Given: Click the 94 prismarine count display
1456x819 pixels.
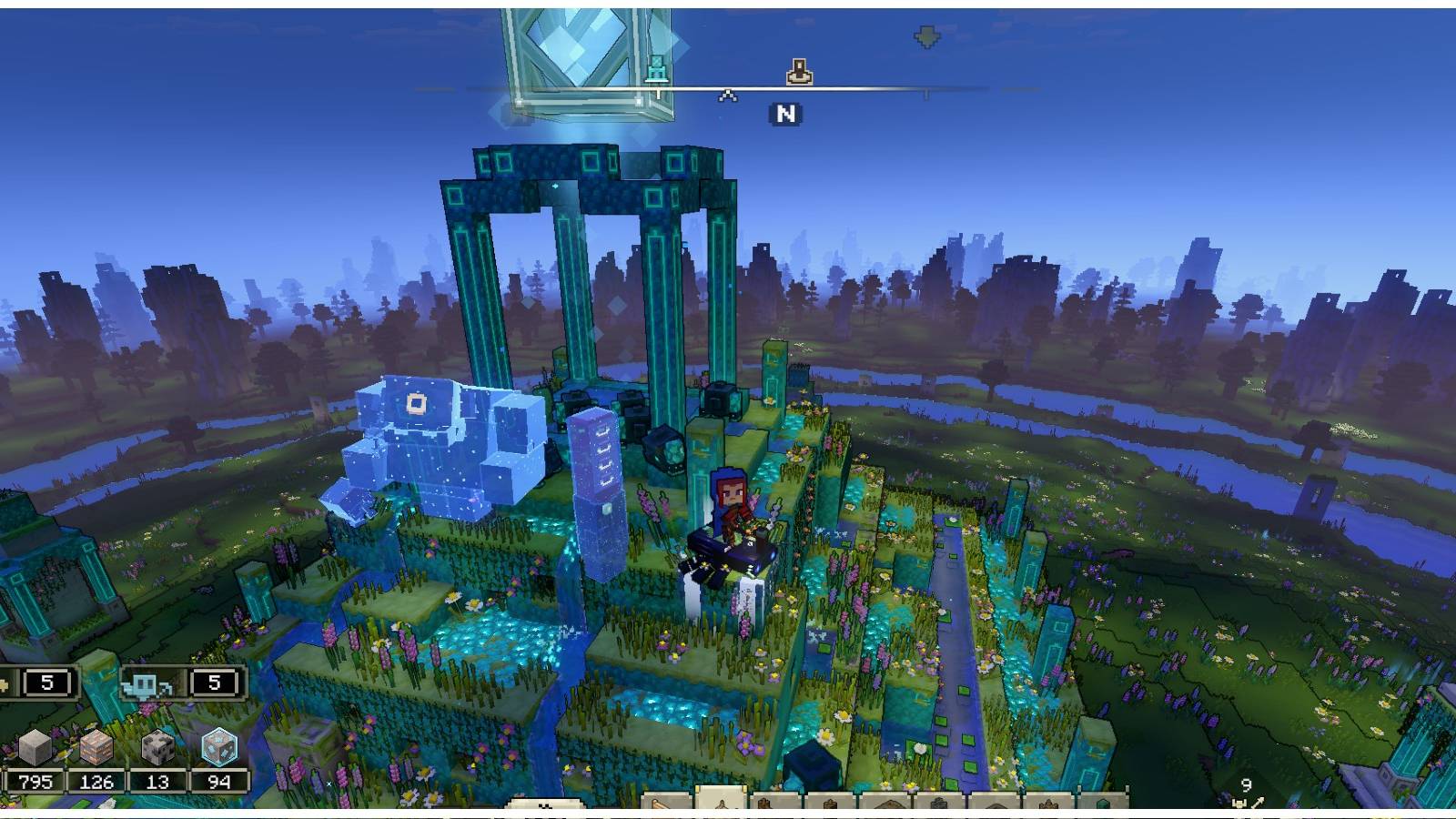Looking at the screenshot, I should [x=218, y=781].
